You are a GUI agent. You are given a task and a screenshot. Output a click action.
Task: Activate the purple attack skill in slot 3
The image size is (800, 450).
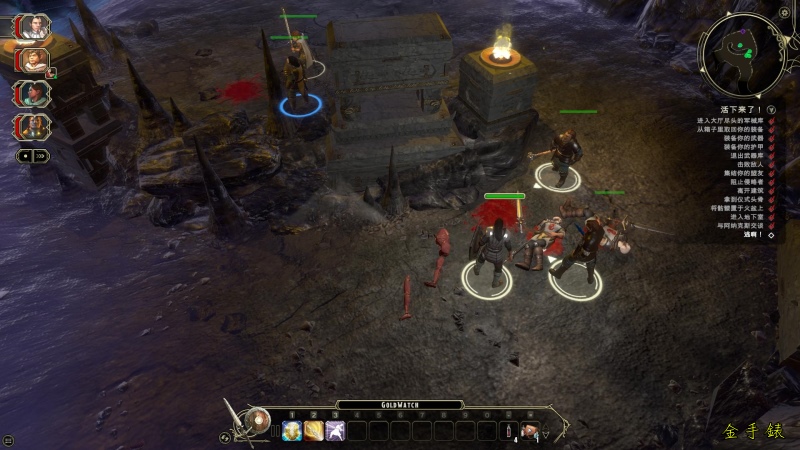coord(336,431)
